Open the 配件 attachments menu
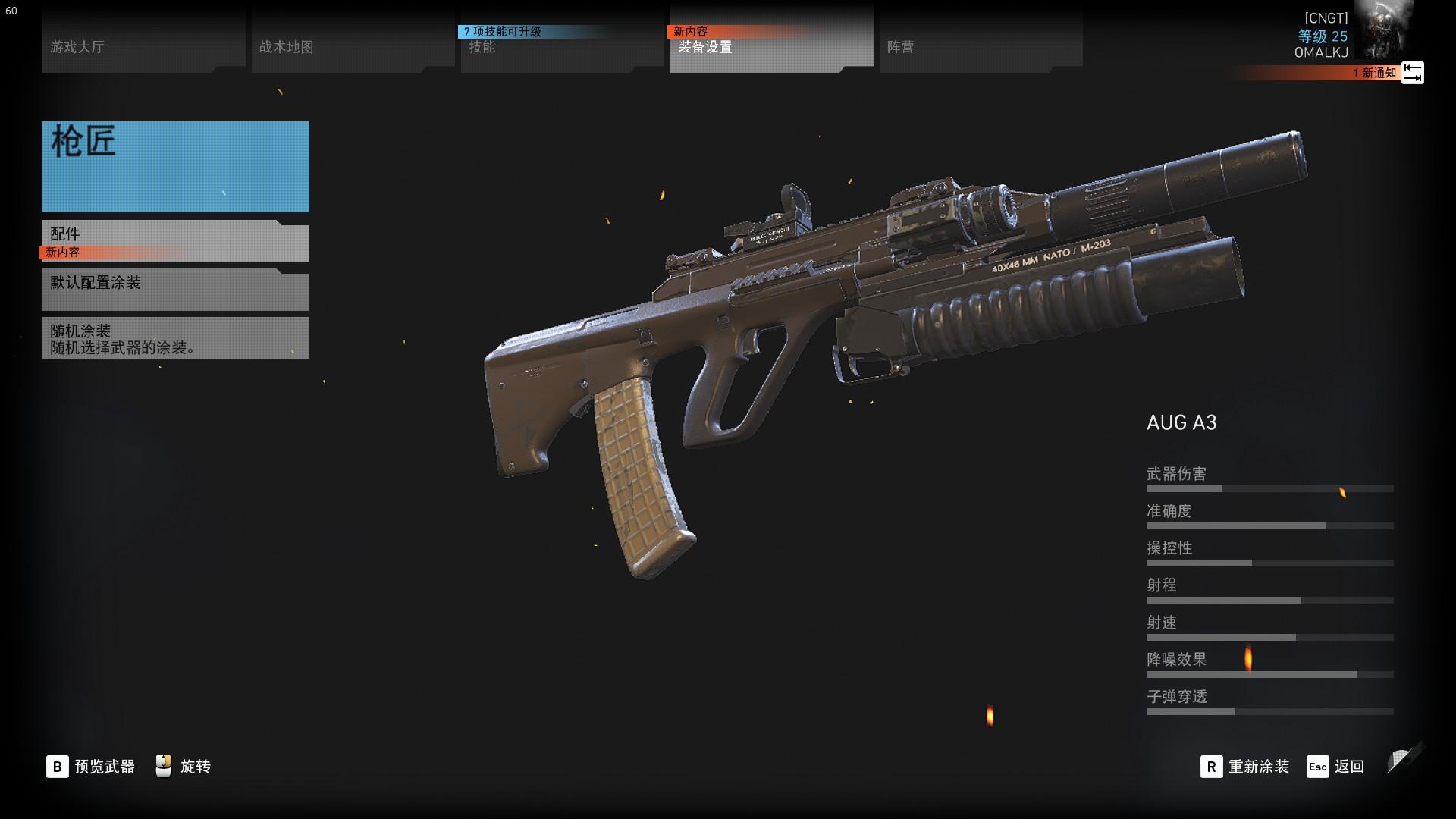Viewport: 1456px width, 819px height. [x=175, y=241]
